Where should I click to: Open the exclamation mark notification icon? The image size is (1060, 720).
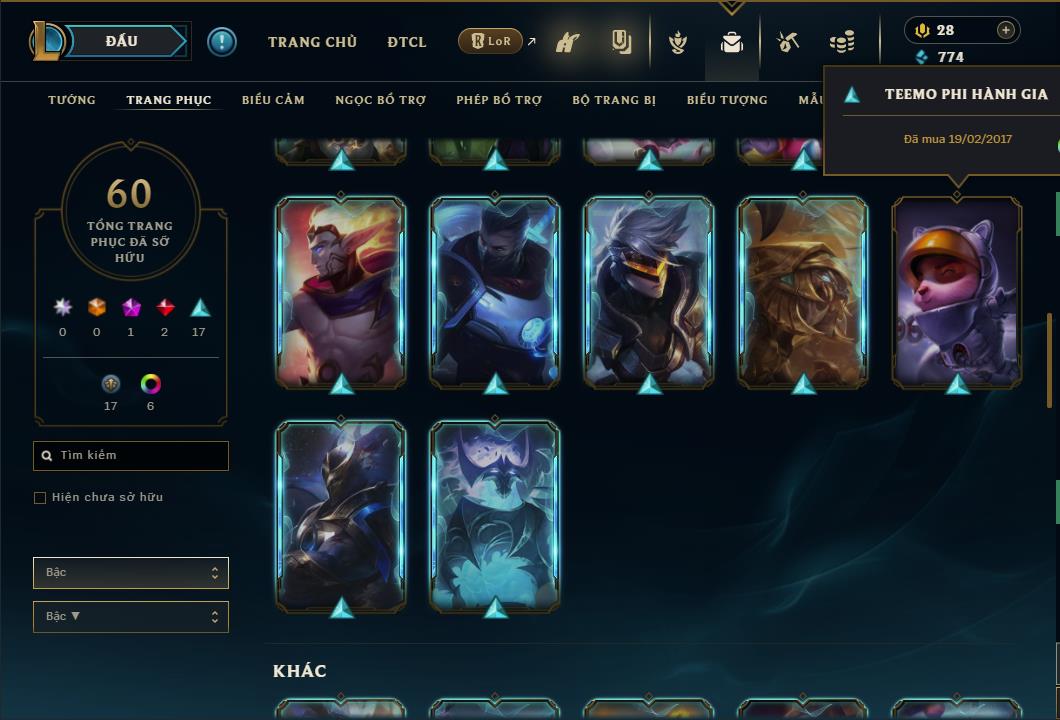(x=222, y=42)
